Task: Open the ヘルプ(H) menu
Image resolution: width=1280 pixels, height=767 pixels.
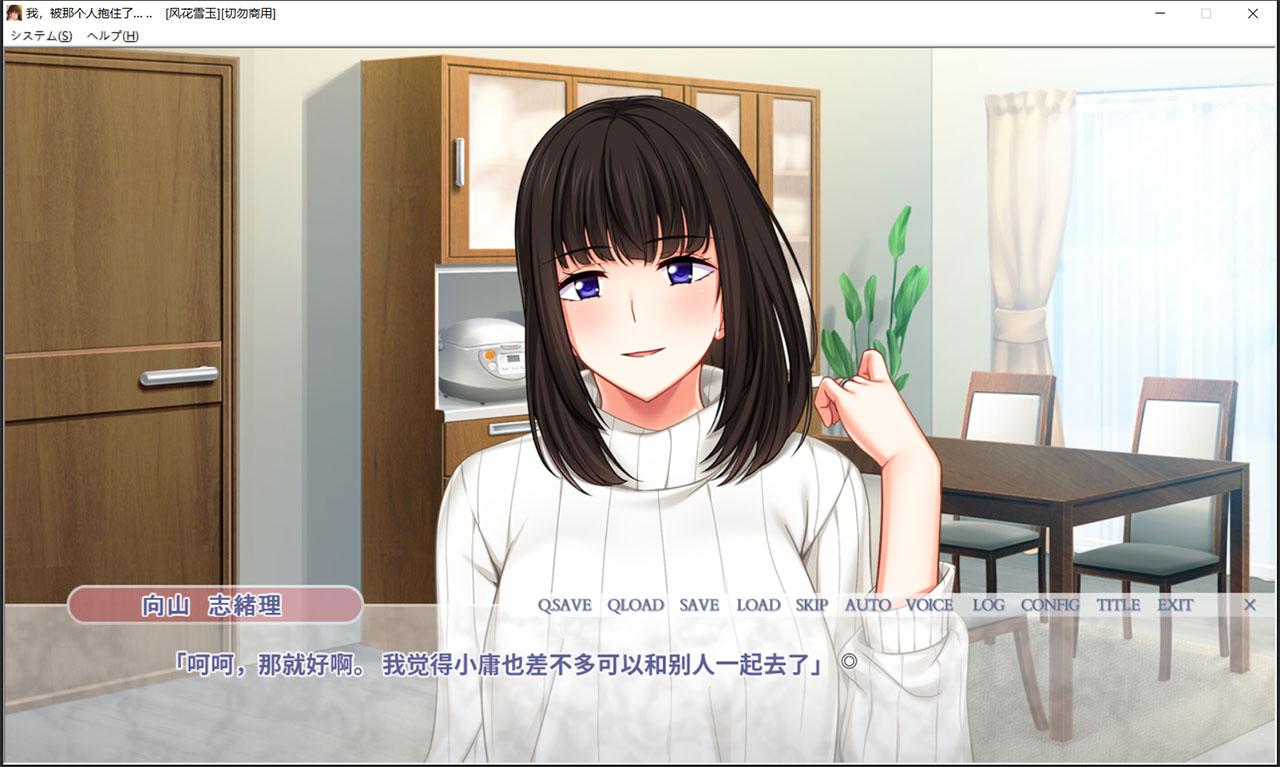Action: click(111, 35)
